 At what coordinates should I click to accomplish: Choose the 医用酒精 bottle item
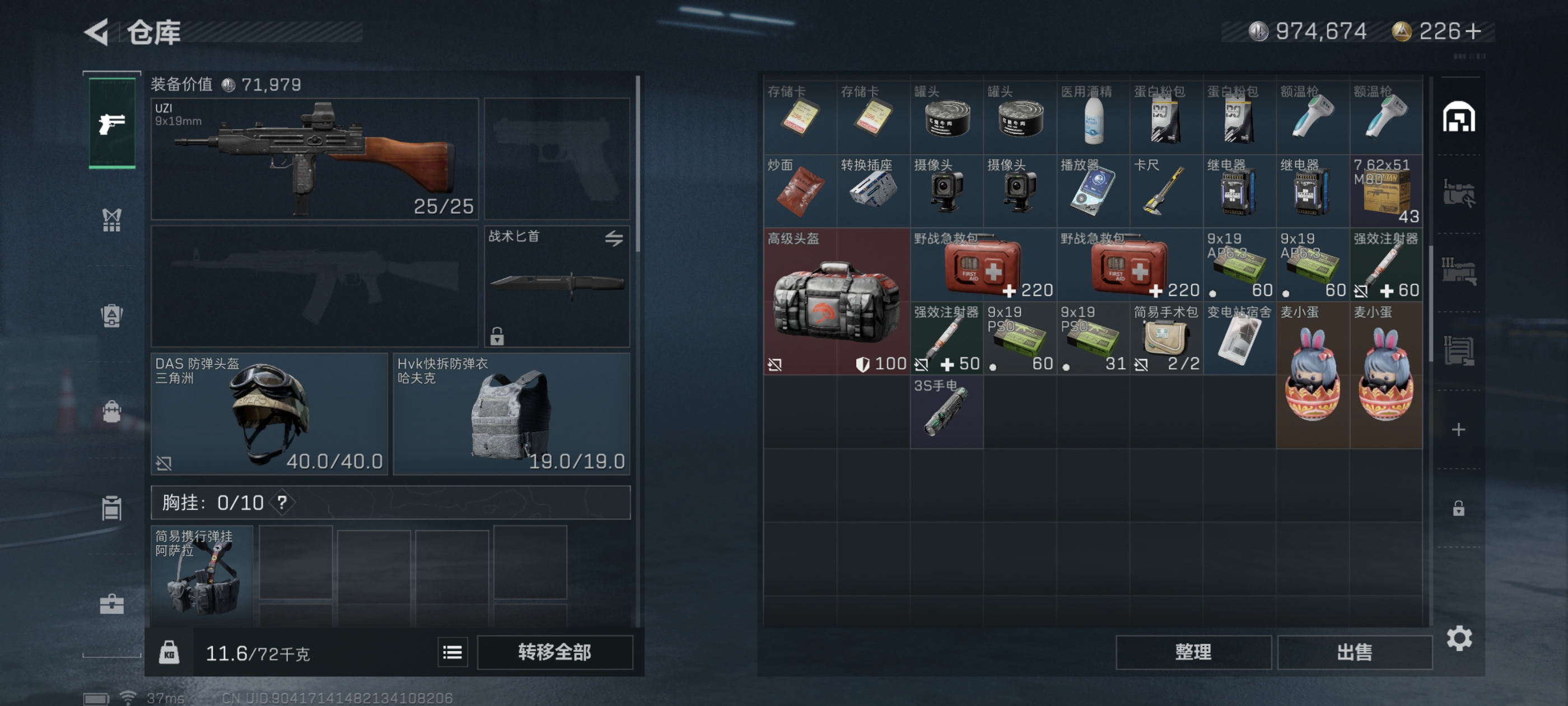tap(1093, 118)
